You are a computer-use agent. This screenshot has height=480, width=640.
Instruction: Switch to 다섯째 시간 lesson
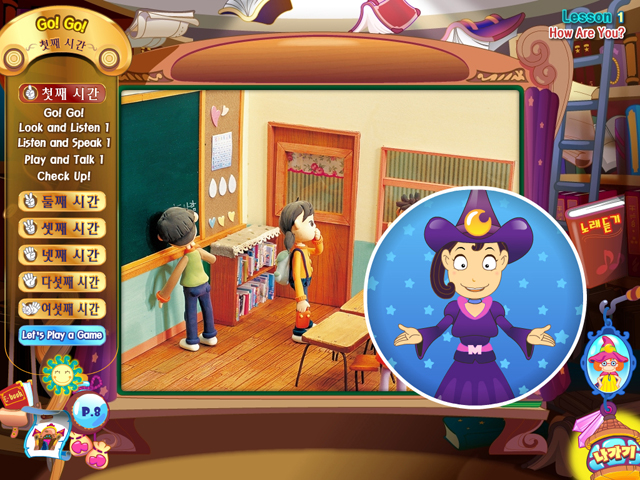(x=62, y=282)
